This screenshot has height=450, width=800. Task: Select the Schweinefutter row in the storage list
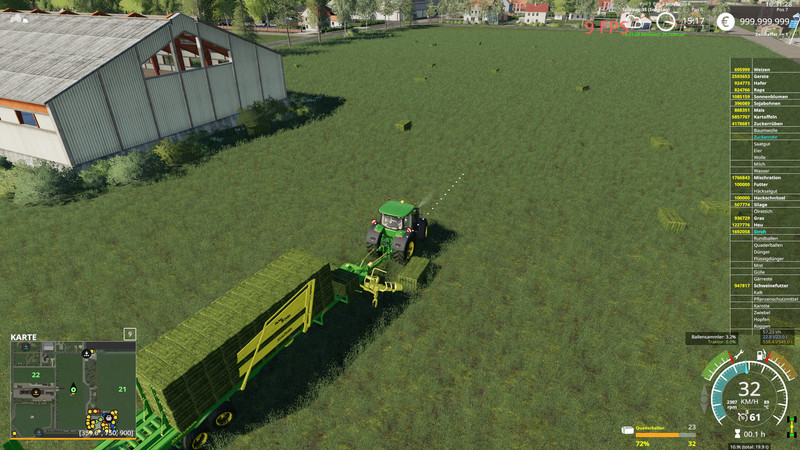[763, 285]
